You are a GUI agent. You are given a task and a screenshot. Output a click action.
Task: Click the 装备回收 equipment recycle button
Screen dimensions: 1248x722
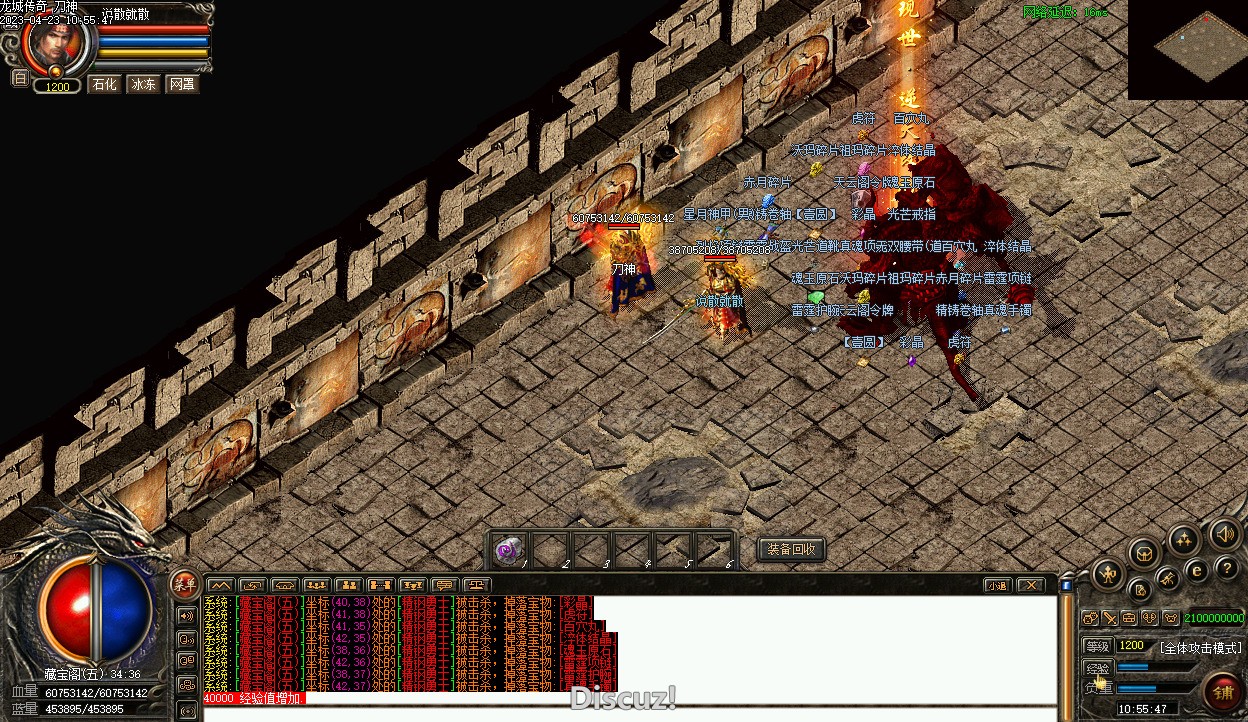pyautogui.click(x=791, y=549)
